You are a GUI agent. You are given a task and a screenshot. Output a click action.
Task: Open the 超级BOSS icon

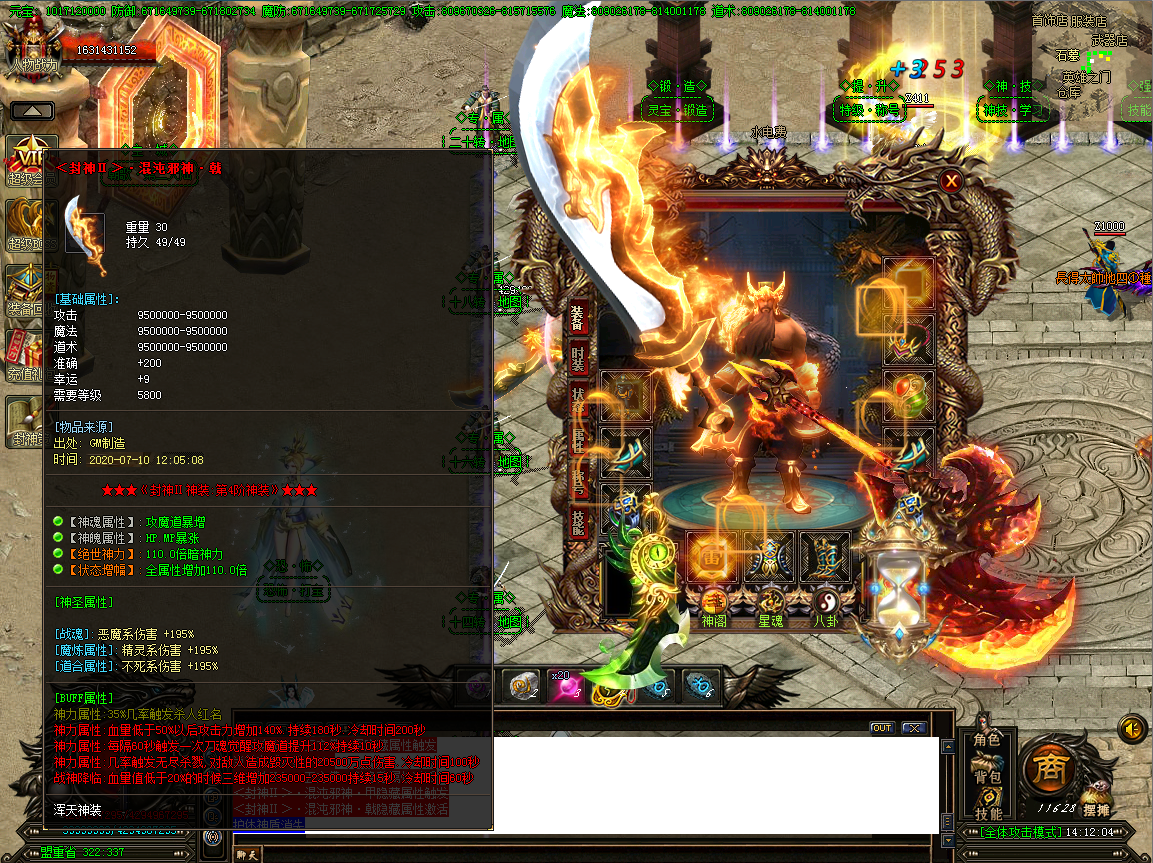tap(24, 225)
